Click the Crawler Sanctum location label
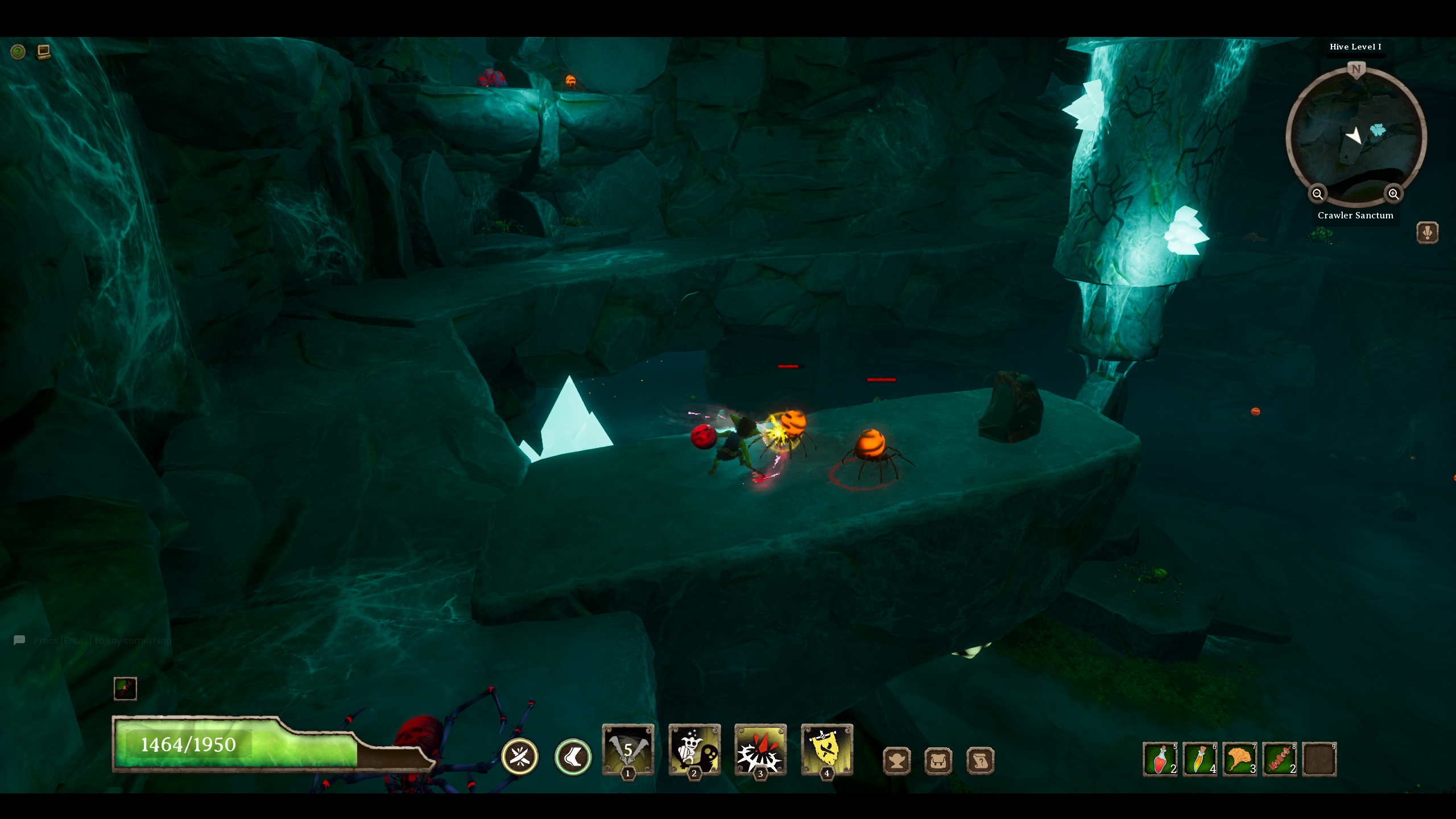The width and height of the screenshot is (1456, 819). [x=1355, y=216]
